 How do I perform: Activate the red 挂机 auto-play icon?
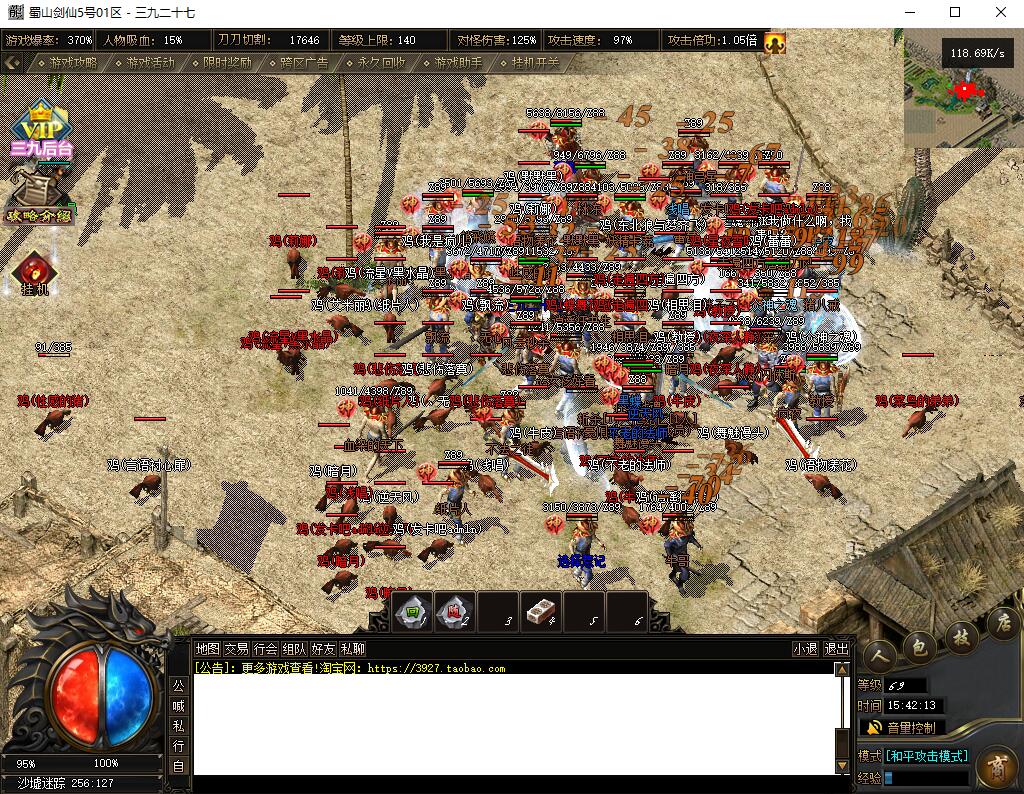click(34, 272)
